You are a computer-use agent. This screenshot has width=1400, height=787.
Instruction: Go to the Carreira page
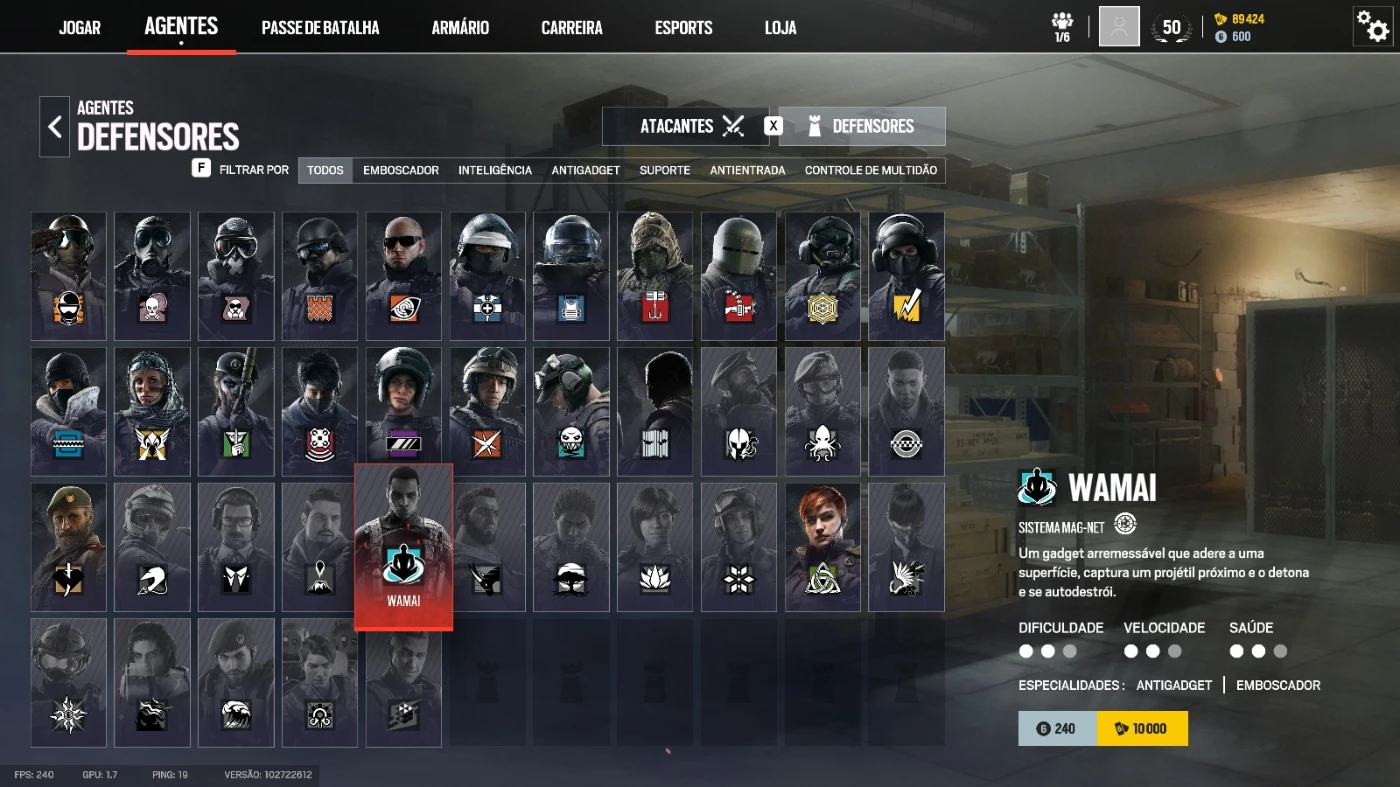coord(572,28)
